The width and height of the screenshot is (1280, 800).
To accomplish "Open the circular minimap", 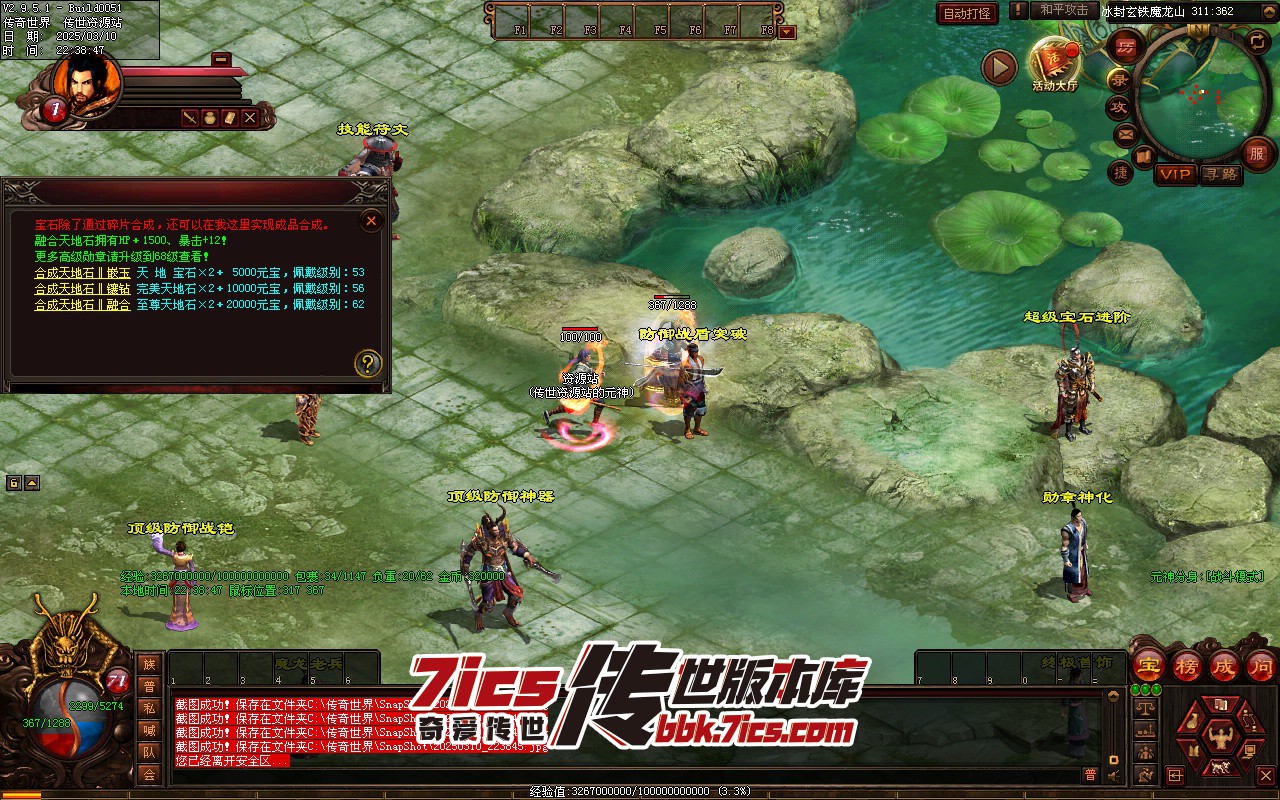I will (1196, 94).
